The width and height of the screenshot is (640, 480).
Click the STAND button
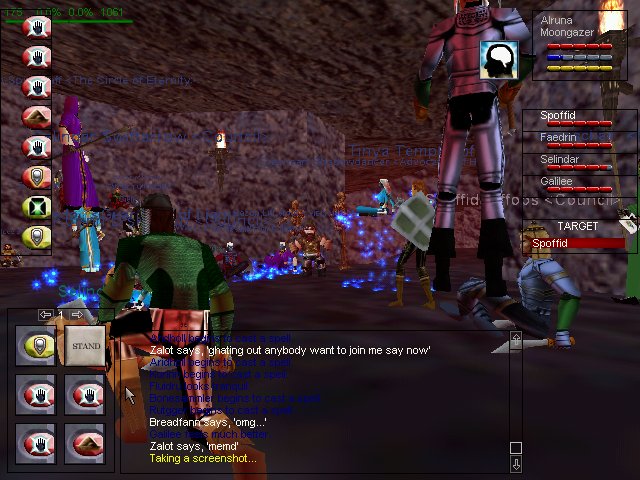click(86, 346)
